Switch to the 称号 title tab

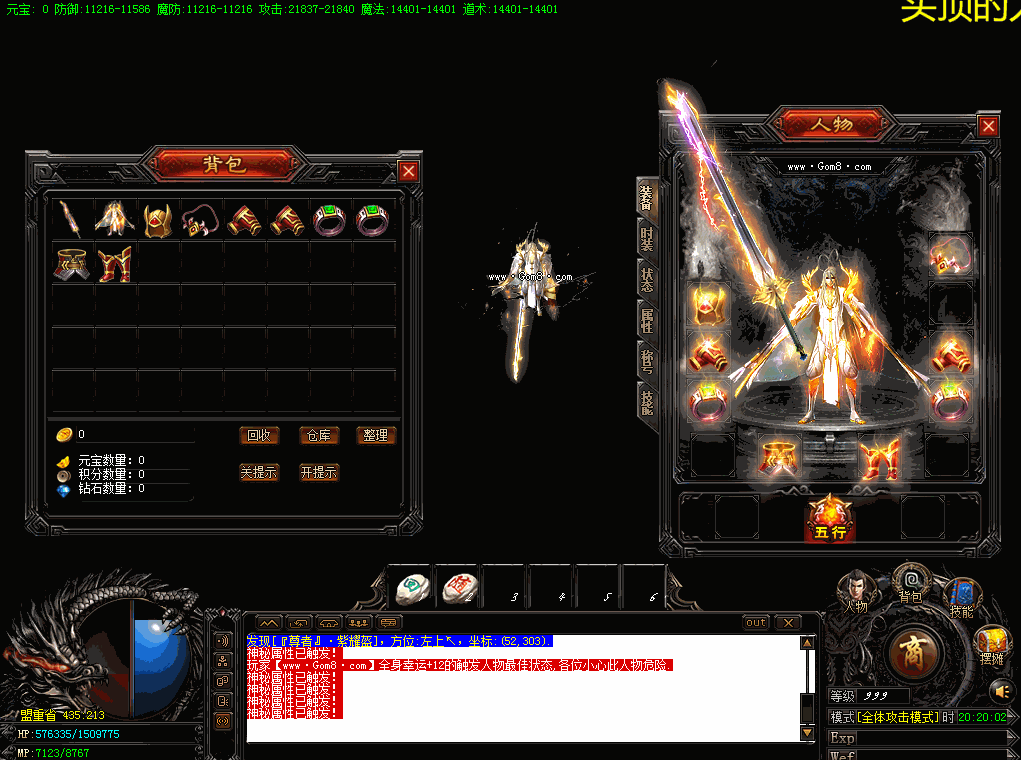(647, 360)
